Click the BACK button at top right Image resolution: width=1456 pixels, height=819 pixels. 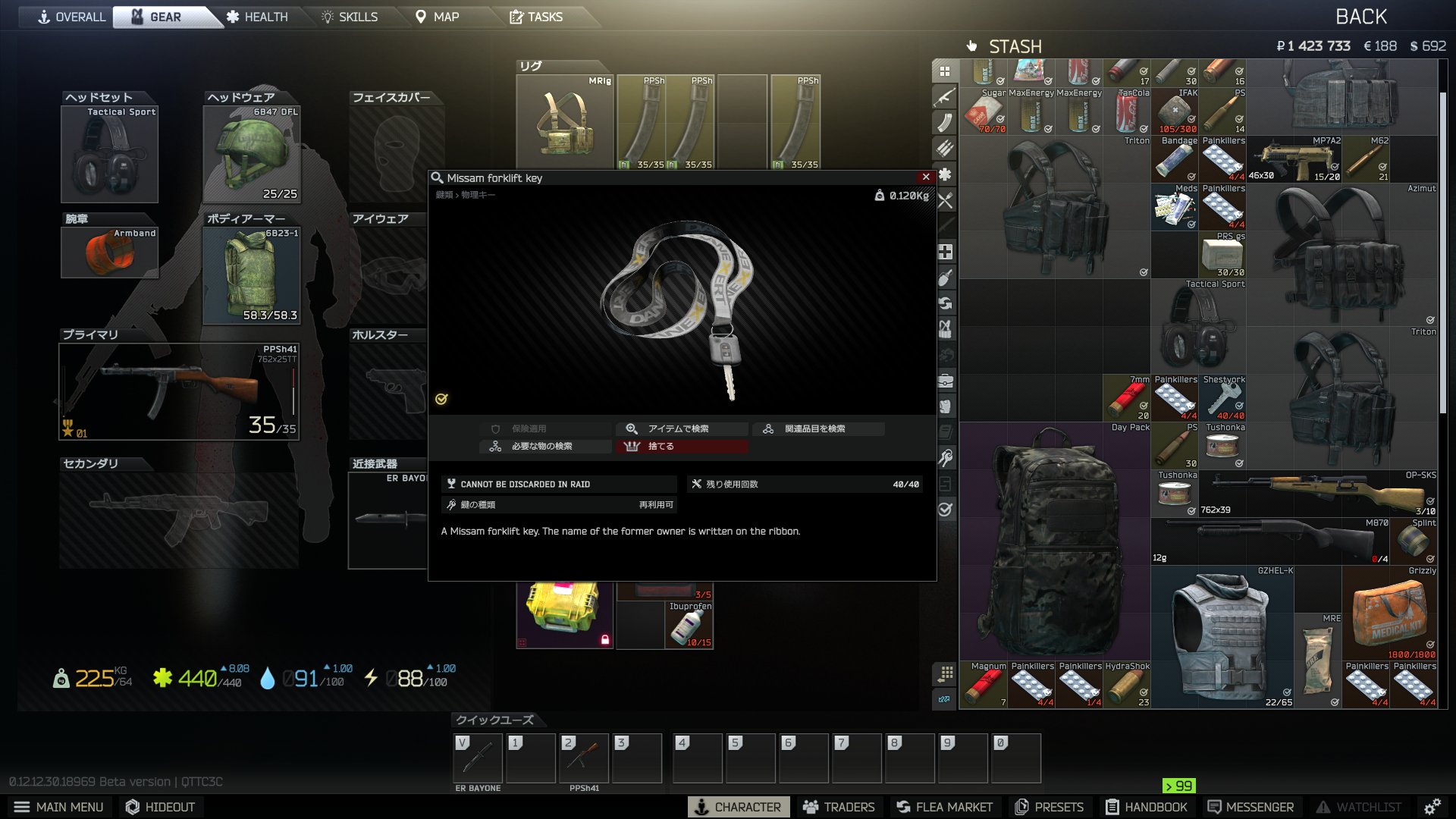(1363, 15)
